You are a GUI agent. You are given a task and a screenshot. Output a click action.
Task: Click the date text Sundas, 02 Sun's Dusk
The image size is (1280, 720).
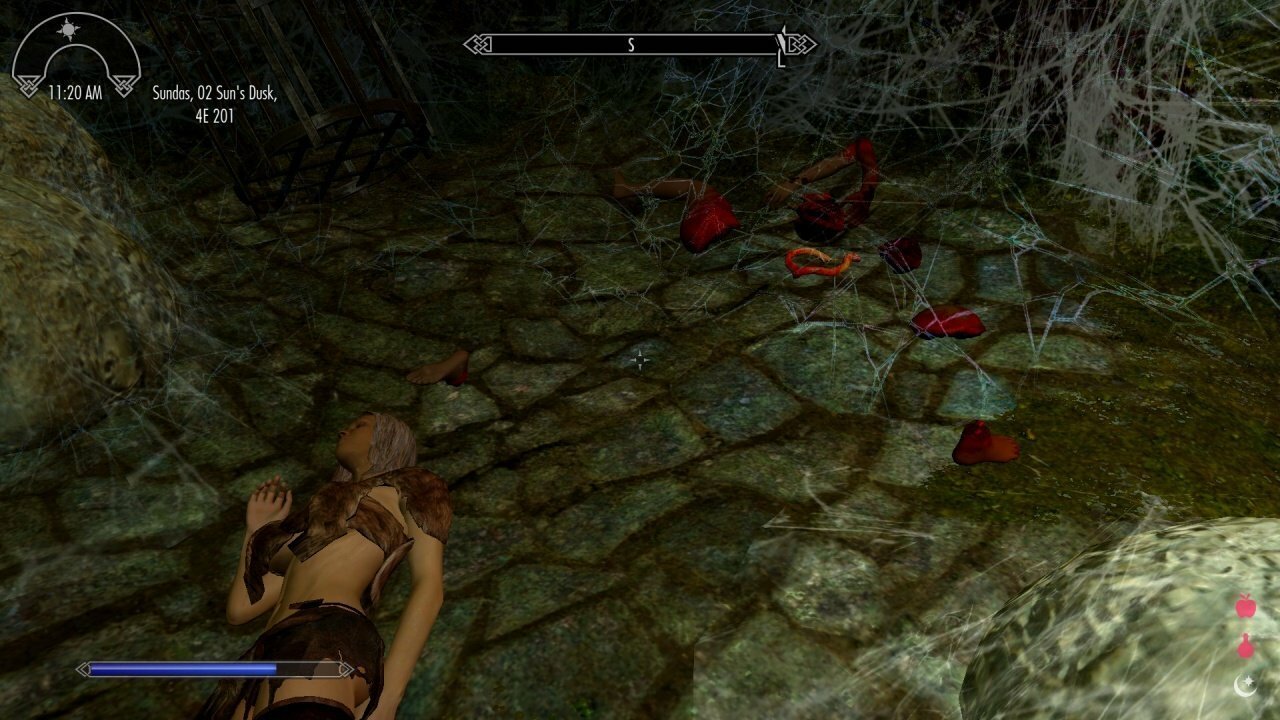coord(216,91)
